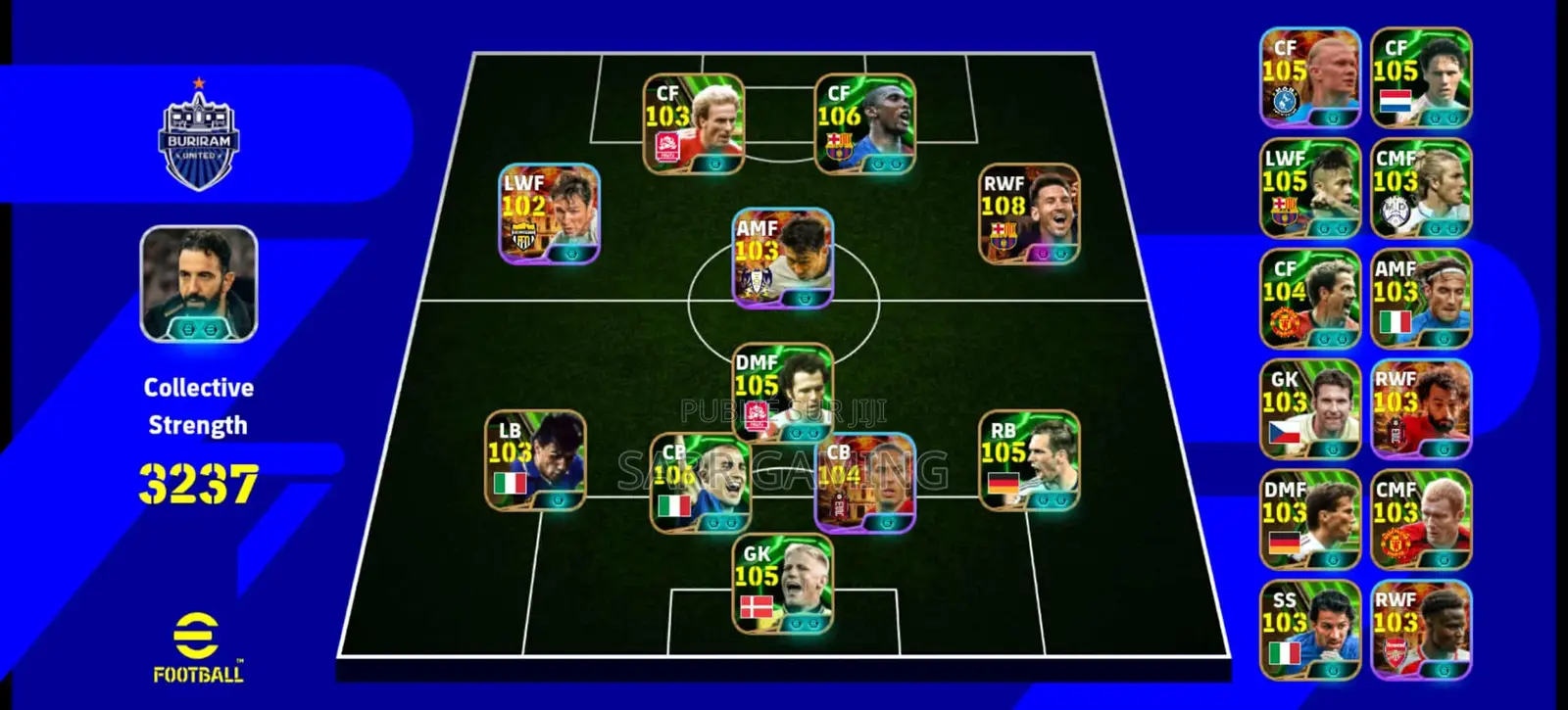Pick the RB 105 German right-back card
The width and height of the screenshot is (1568, 710).
1029,460
